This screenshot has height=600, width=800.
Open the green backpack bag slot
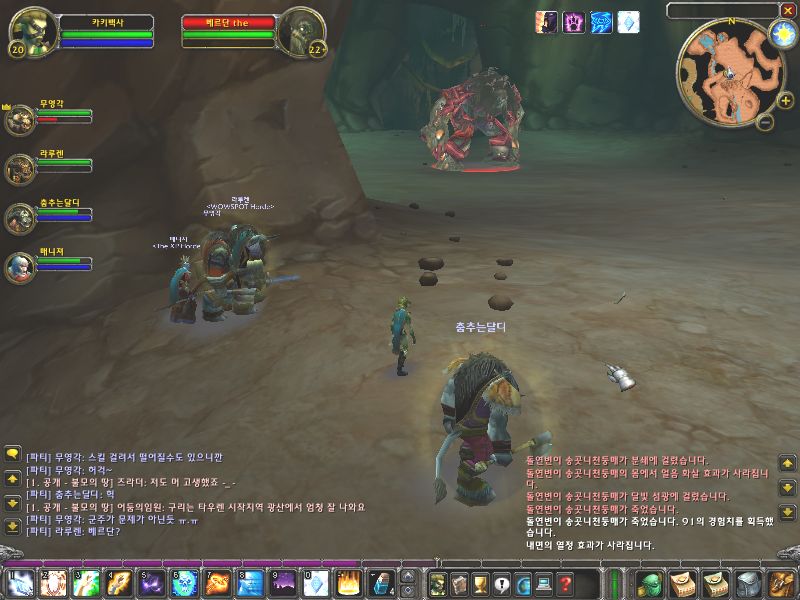pyautogui.click(x=651, y=583)
